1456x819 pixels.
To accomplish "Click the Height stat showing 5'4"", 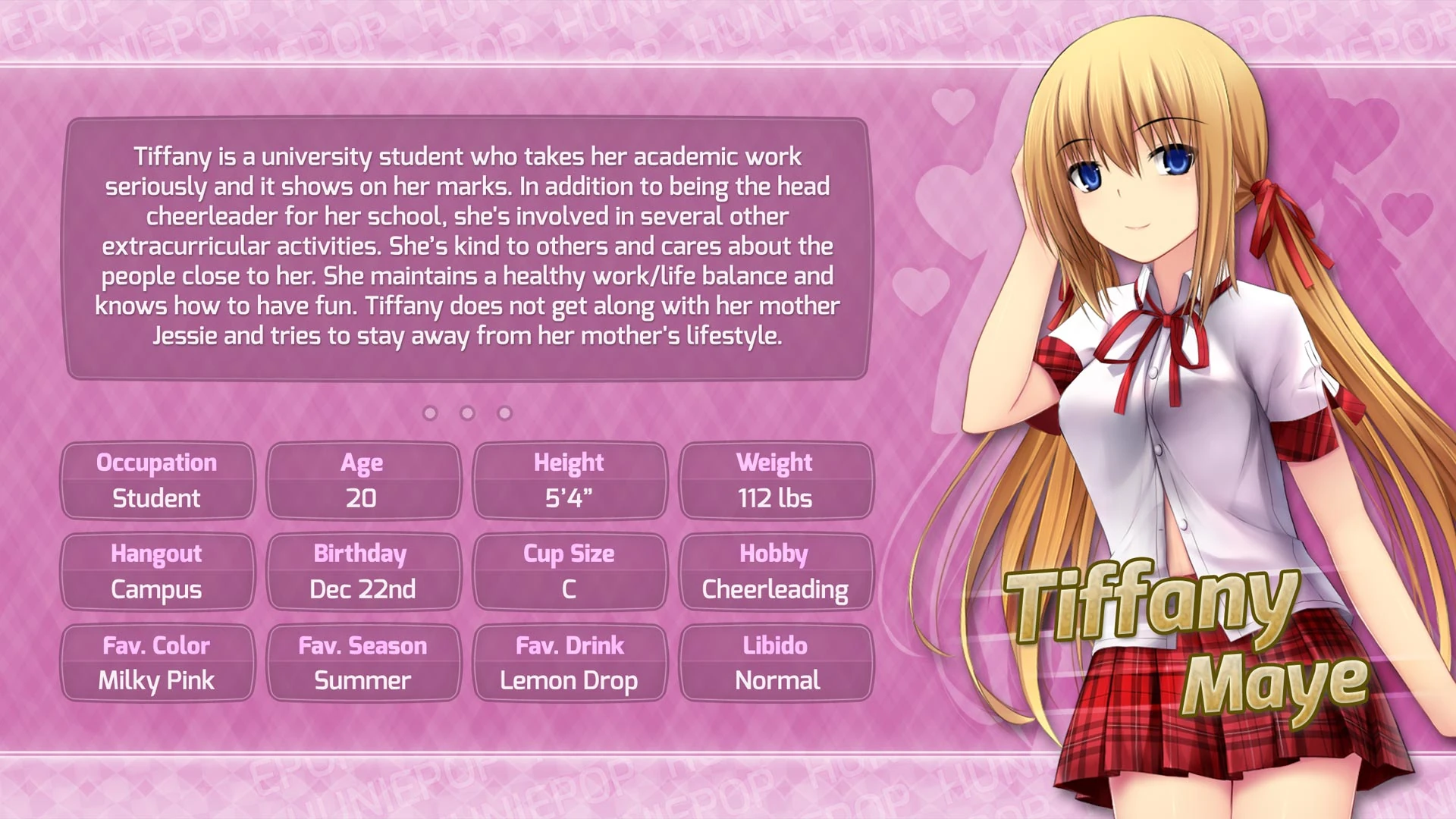I will pos(571,480).
